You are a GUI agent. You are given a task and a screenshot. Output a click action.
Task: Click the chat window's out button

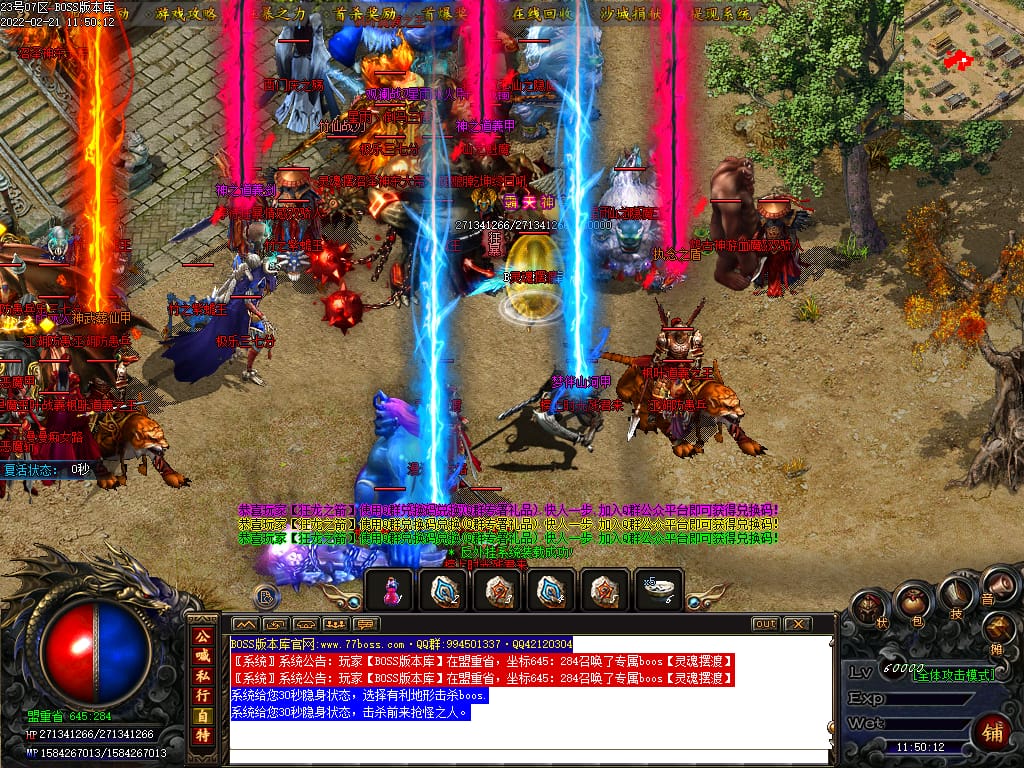764,624
